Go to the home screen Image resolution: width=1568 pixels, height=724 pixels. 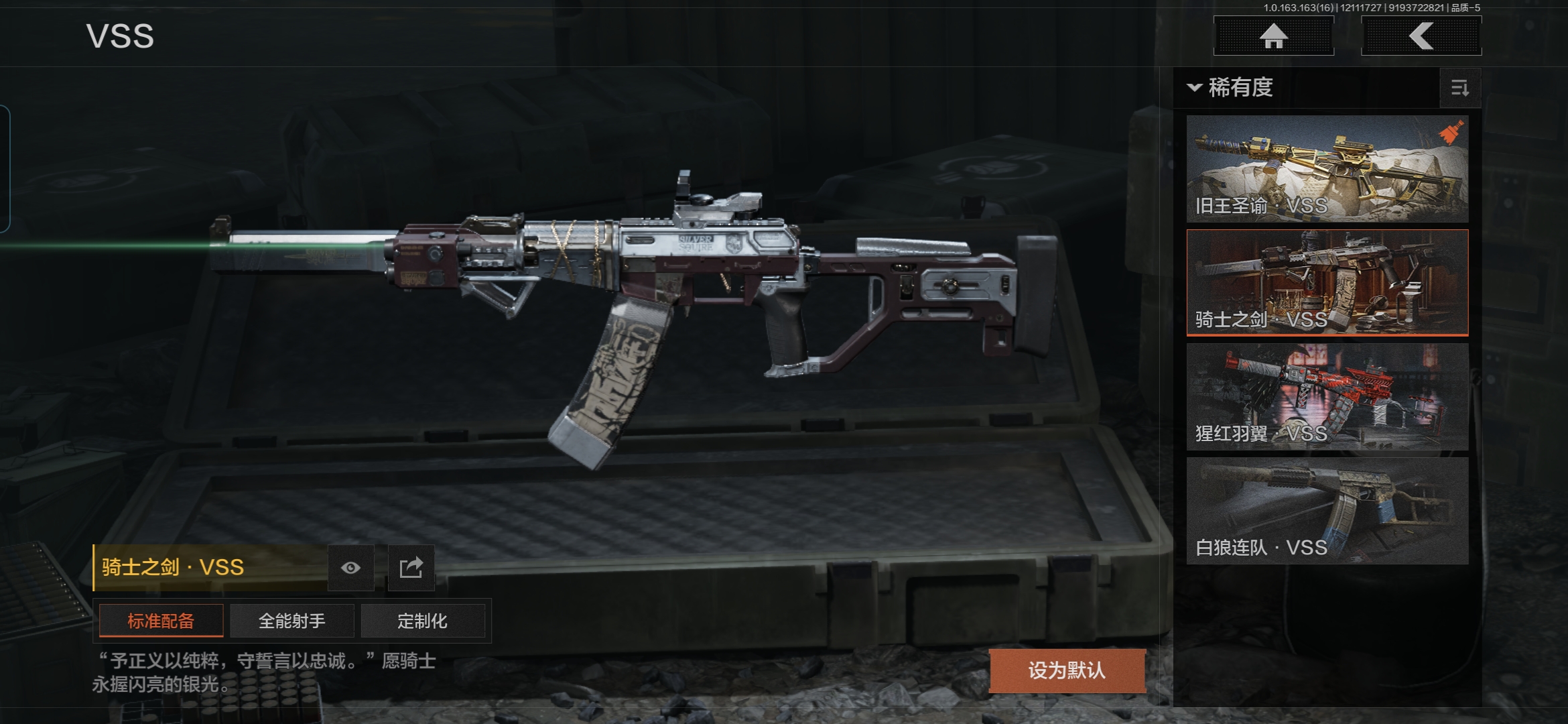[x=1273, y=36]
